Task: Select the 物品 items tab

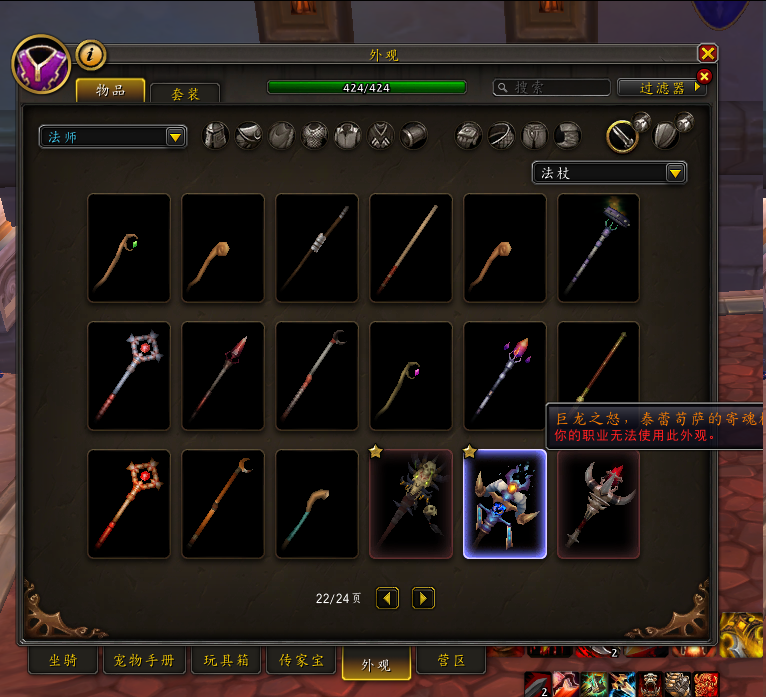Action: tap(110, 91)
